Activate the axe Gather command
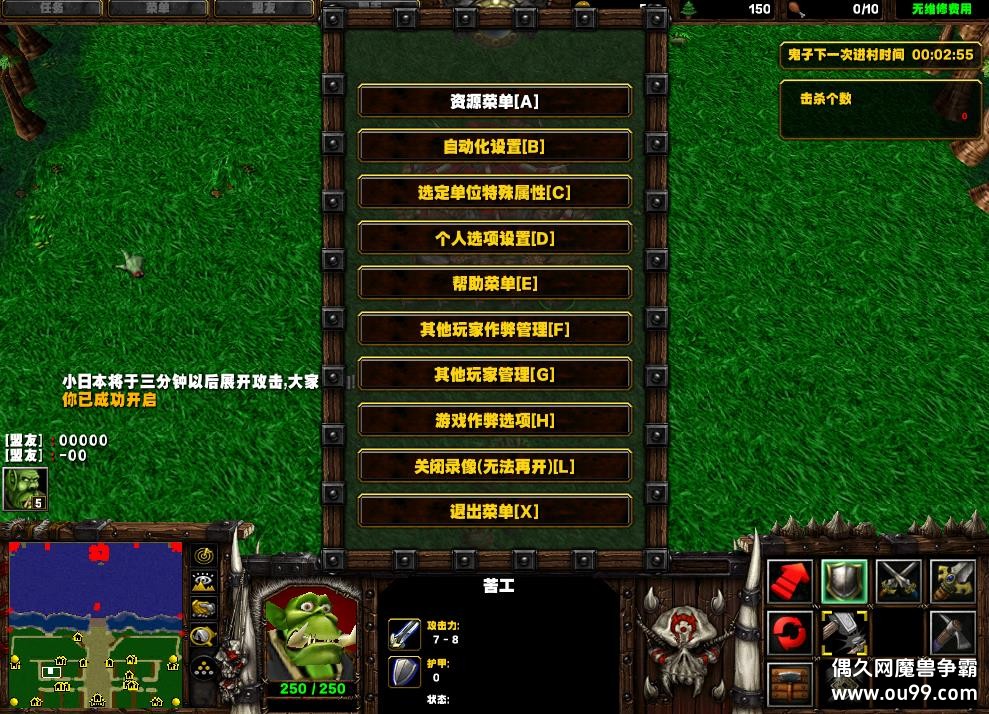Image resolution: width=989 pixels, height=714 pixels. pos(952,634)
